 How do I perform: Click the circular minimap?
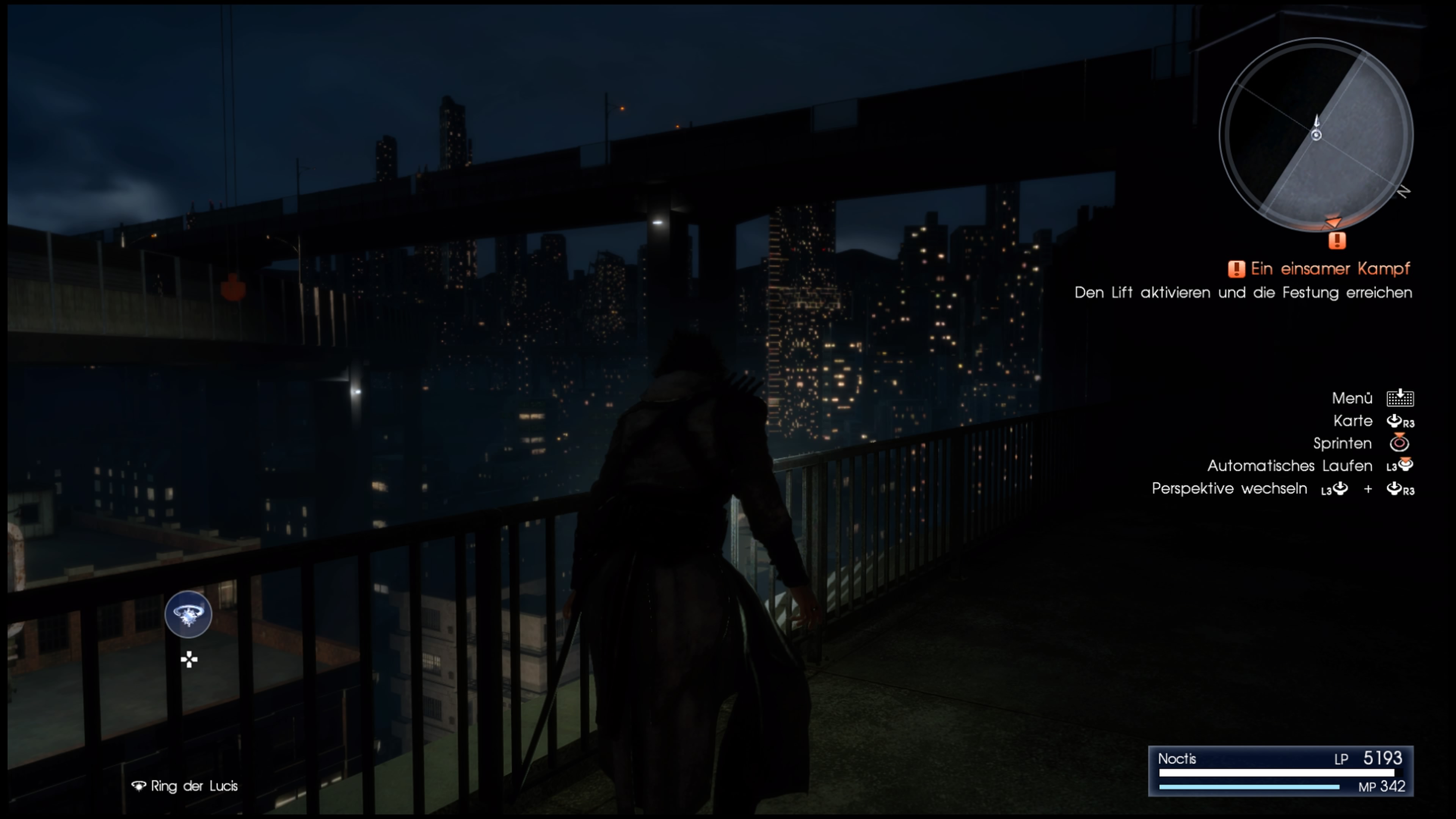tap(1316, 136)
